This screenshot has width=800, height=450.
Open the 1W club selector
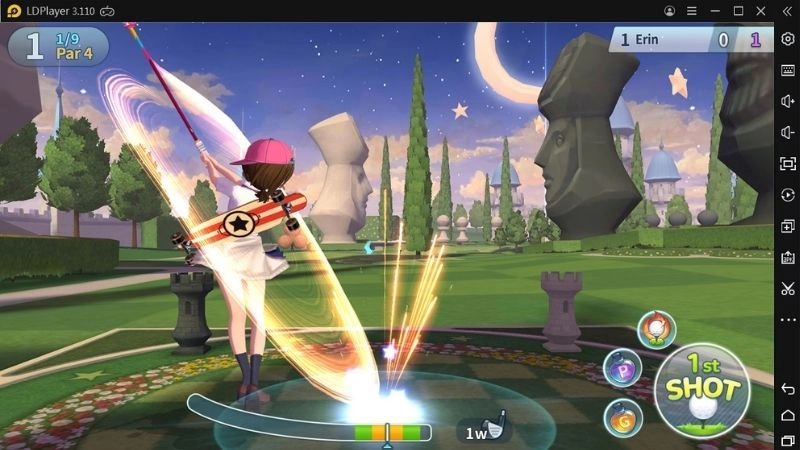(x=484, y=430)
